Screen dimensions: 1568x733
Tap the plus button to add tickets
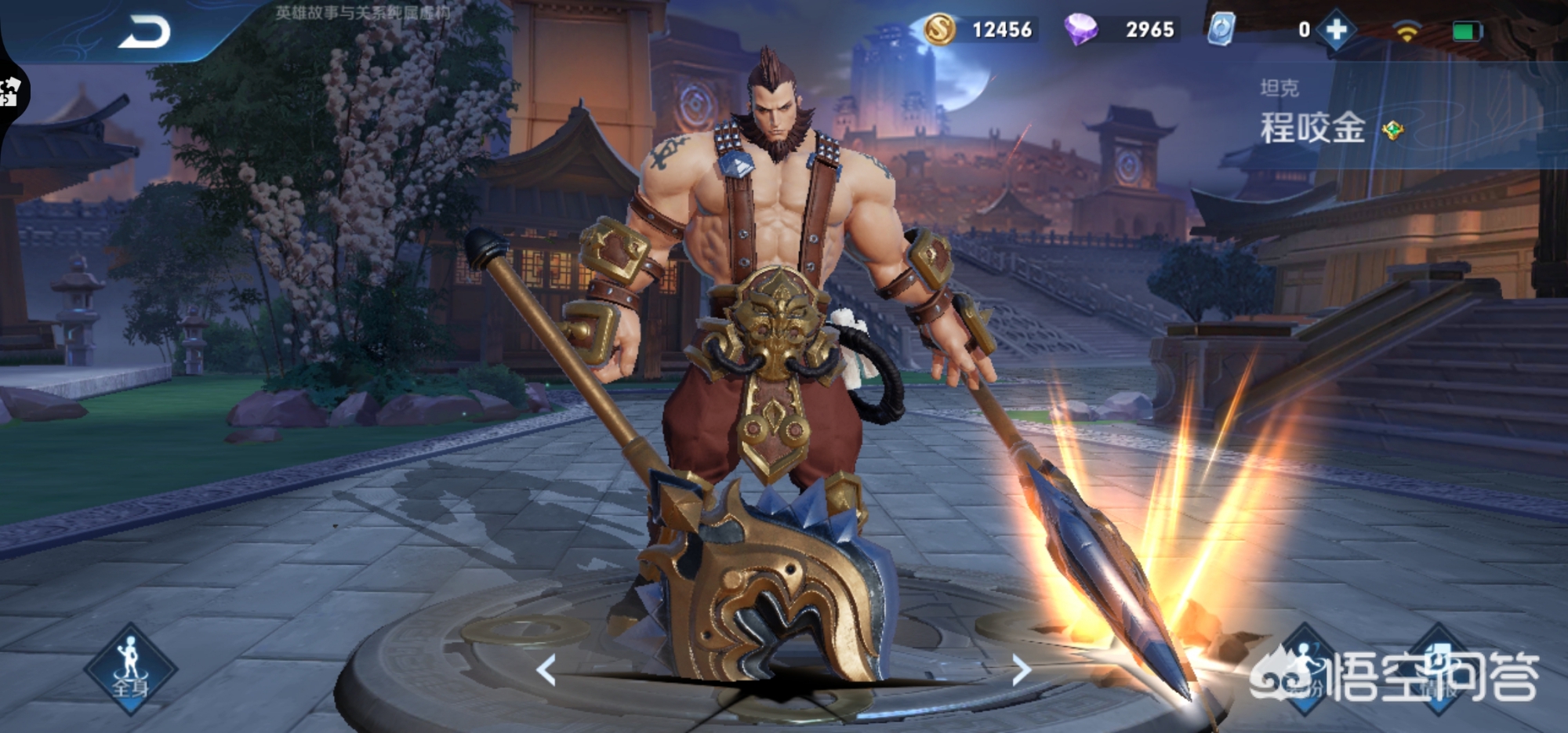(1337, 30)
